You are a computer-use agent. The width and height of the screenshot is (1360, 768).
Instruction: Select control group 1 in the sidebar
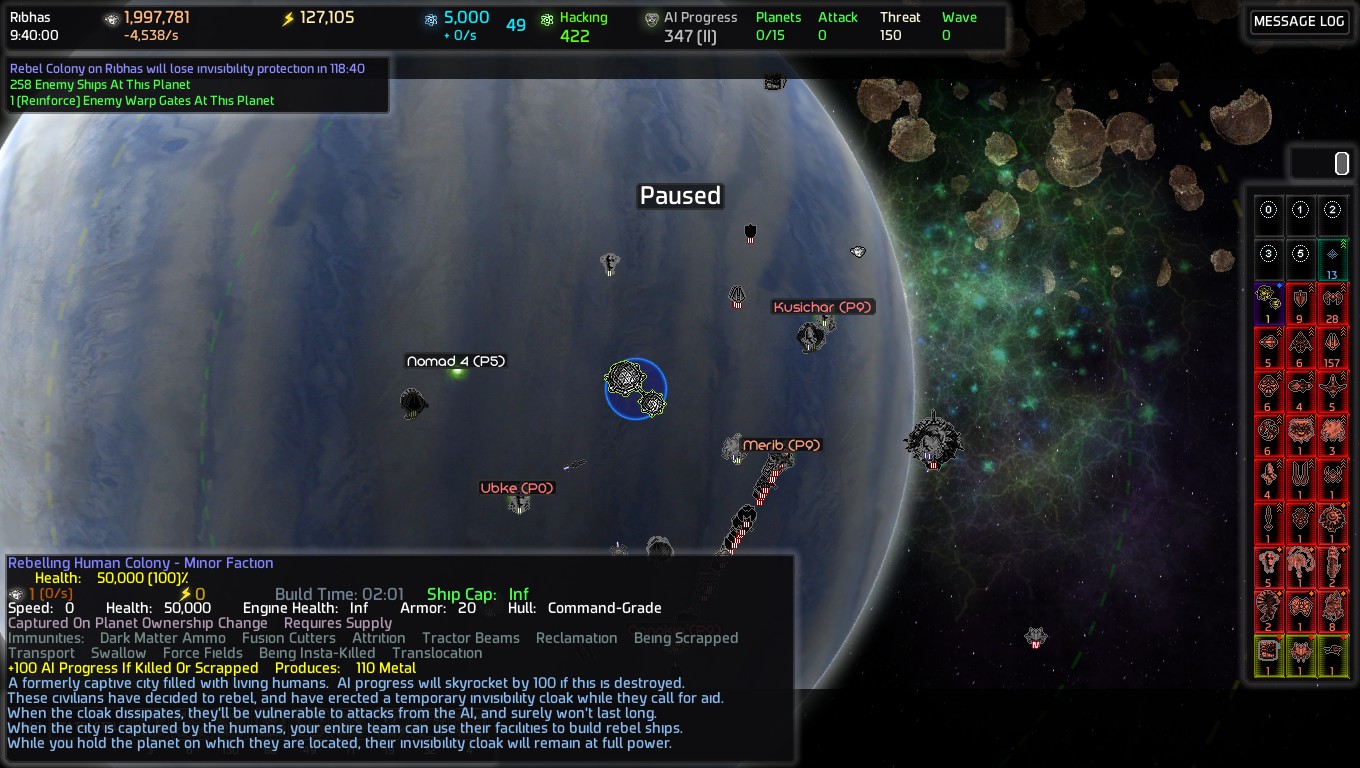pyautogui.click(x=1301, y=211)
